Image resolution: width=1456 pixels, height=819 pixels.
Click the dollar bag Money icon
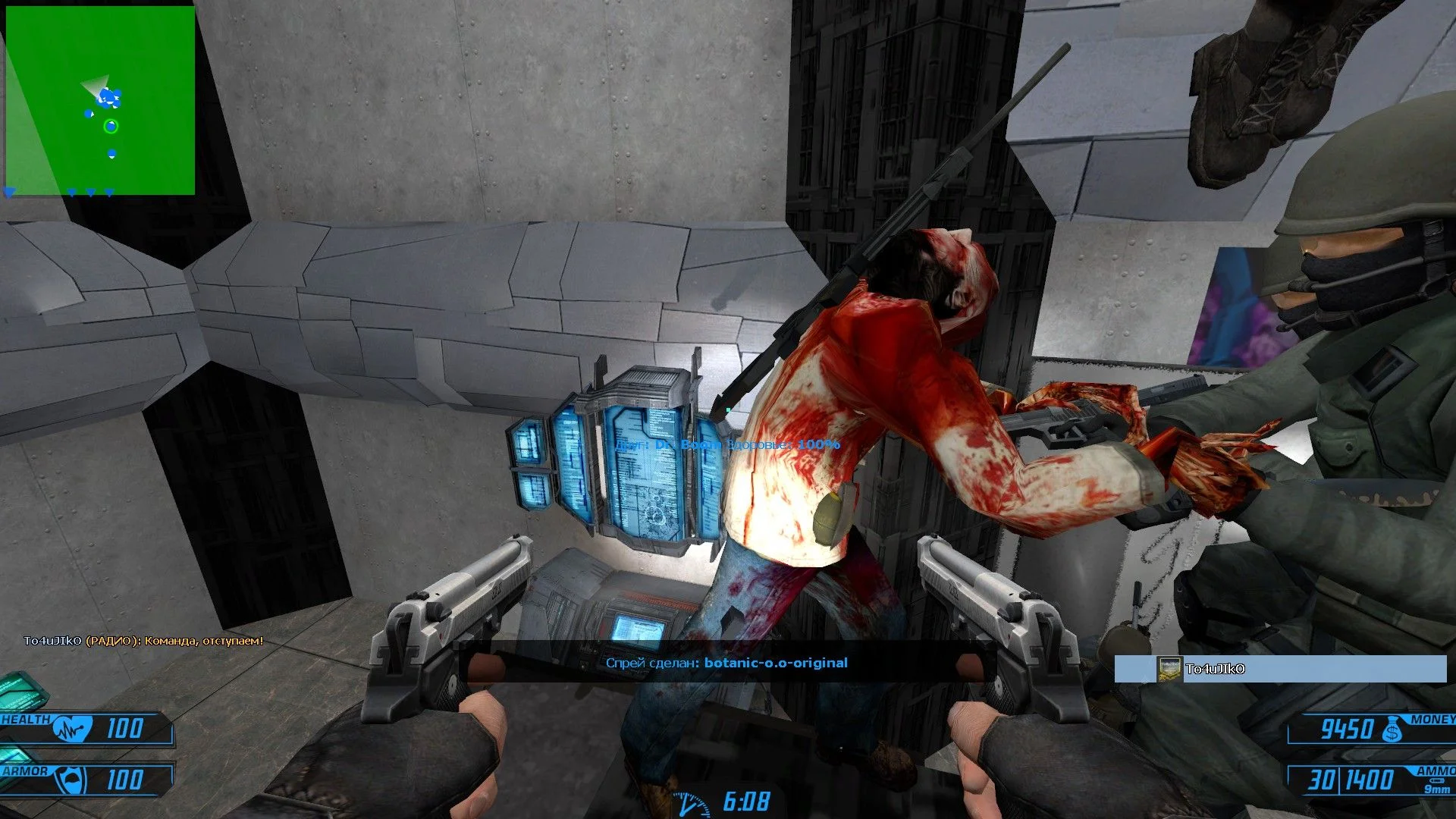(1392, 730)
